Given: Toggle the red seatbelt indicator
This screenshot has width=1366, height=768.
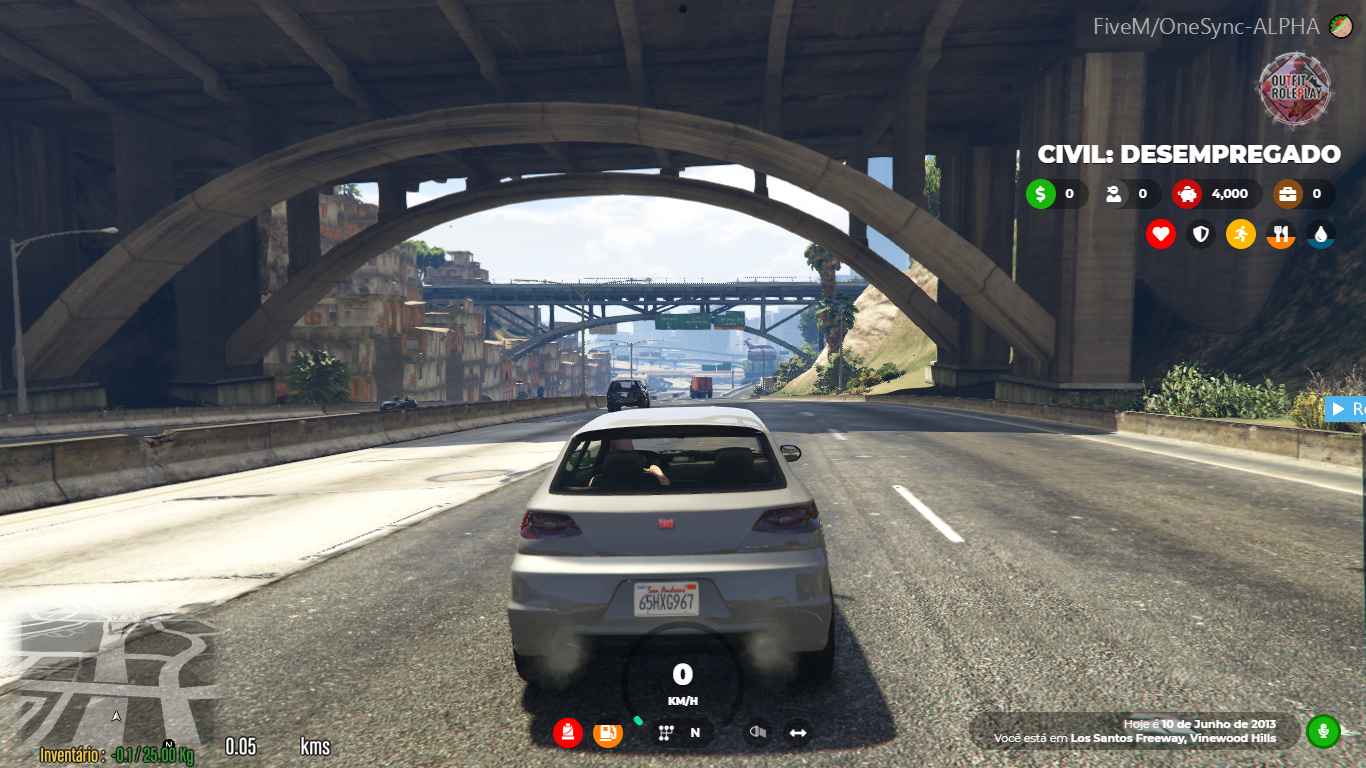Looking at the screenshot, I should 568,733.
